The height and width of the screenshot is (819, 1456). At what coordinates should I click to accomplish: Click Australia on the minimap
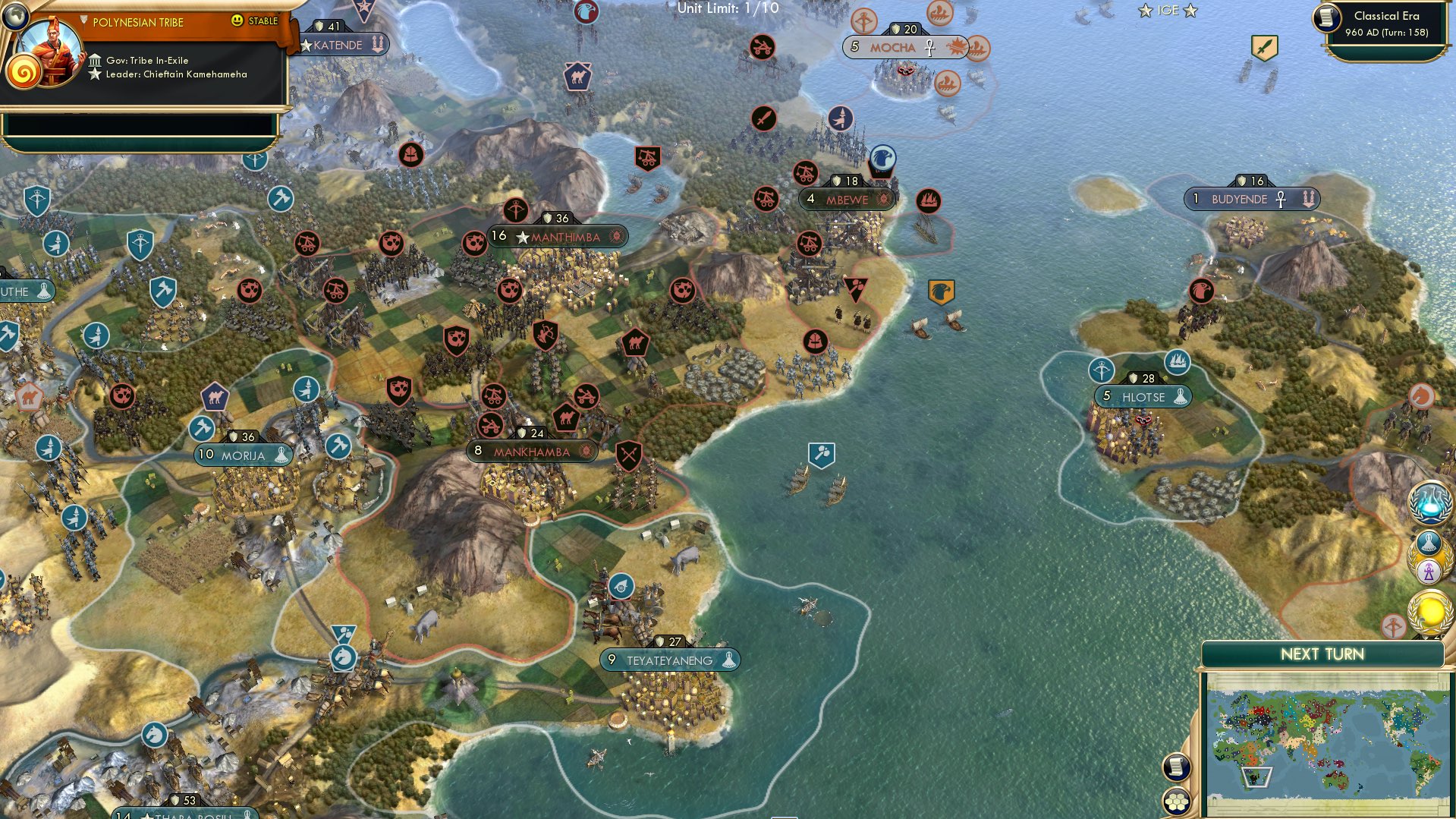pyautogui.click(x=1337, y=779)
